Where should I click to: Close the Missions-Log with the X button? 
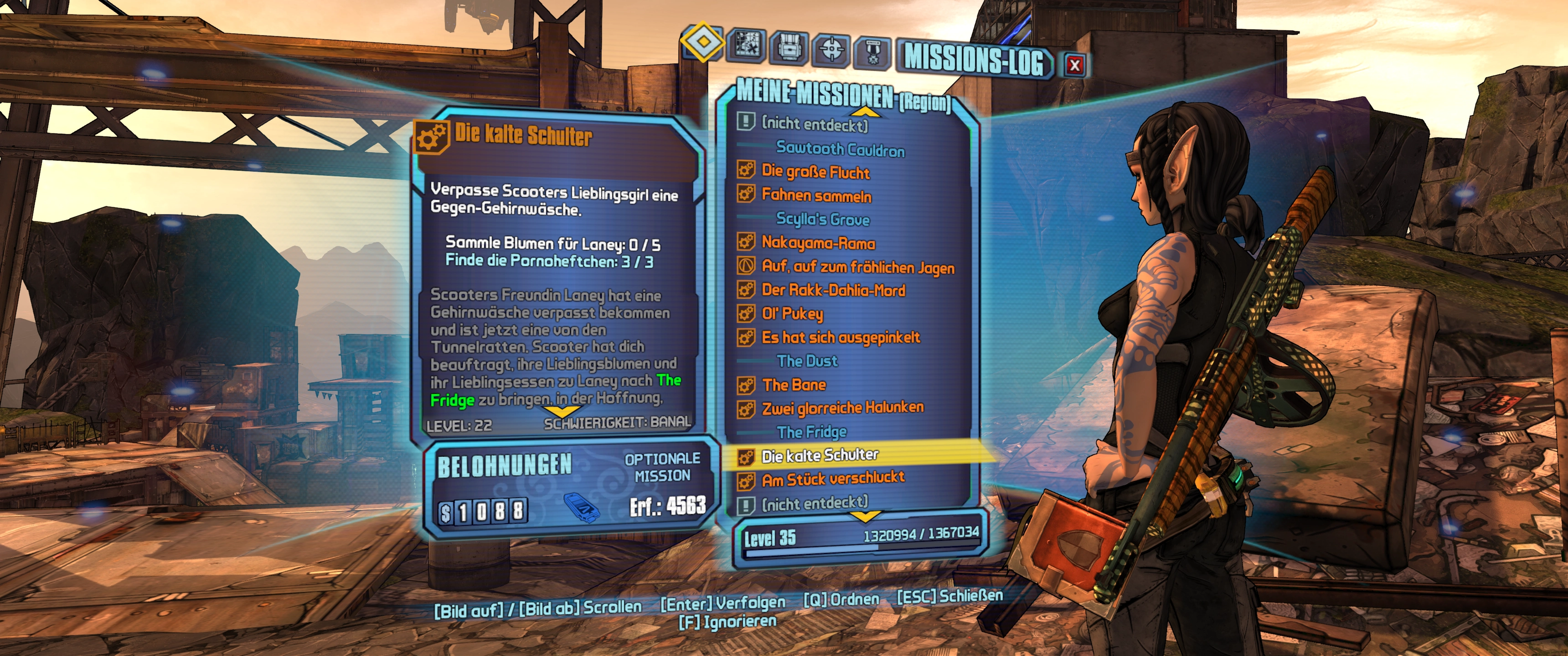pos(1074,65)
